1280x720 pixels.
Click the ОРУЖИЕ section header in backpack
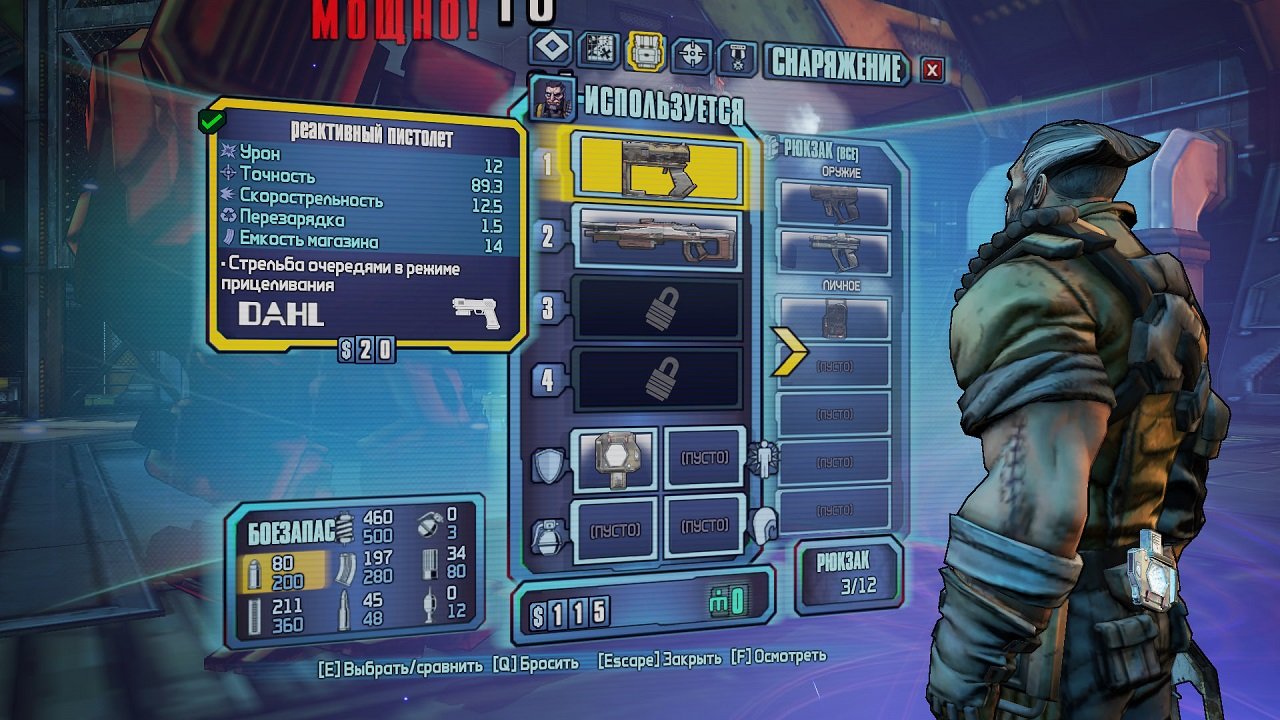pyautogui.click(x=841, y=170)
